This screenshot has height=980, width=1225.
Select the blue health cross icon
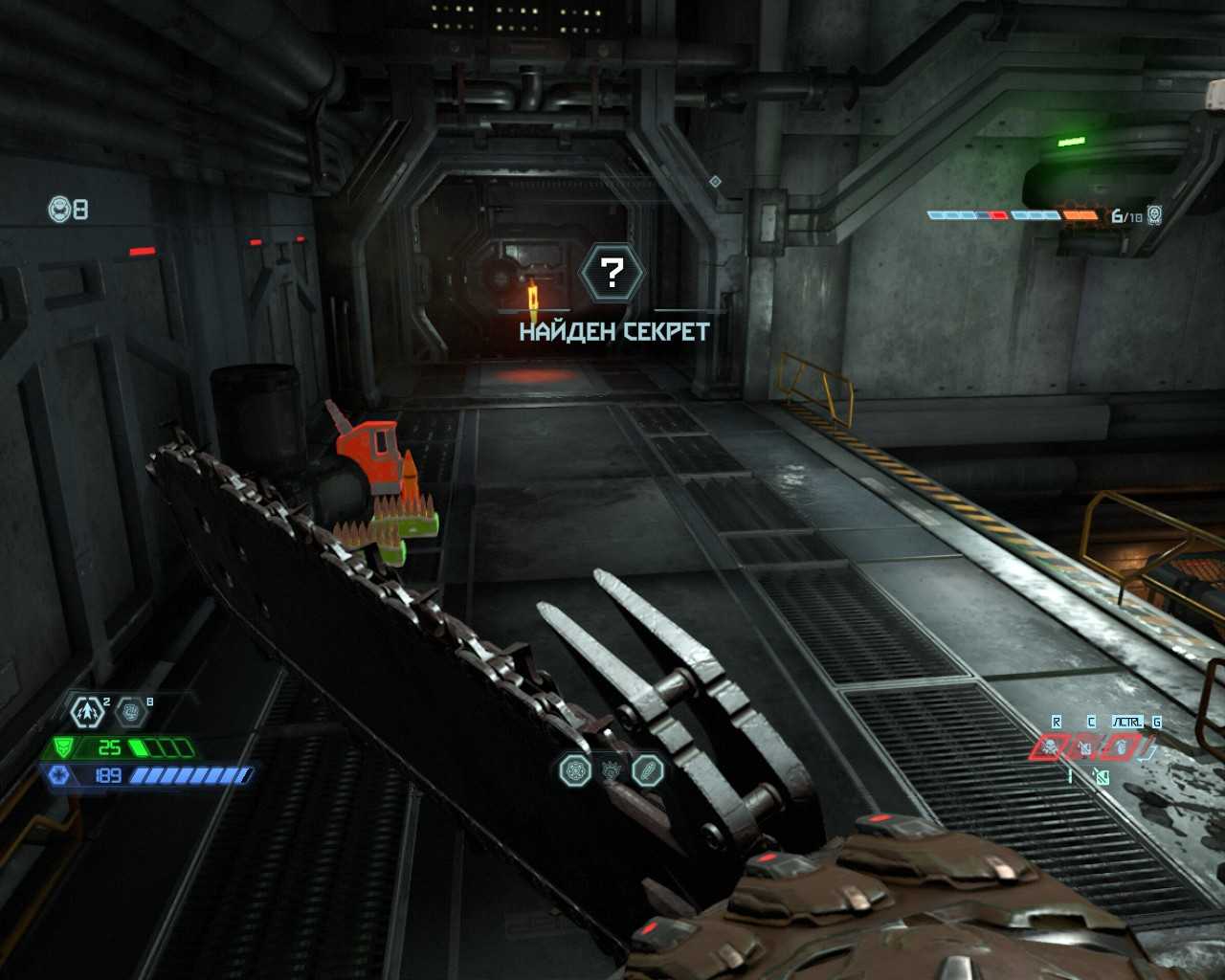pyautogui.click(x=58, y=774)
